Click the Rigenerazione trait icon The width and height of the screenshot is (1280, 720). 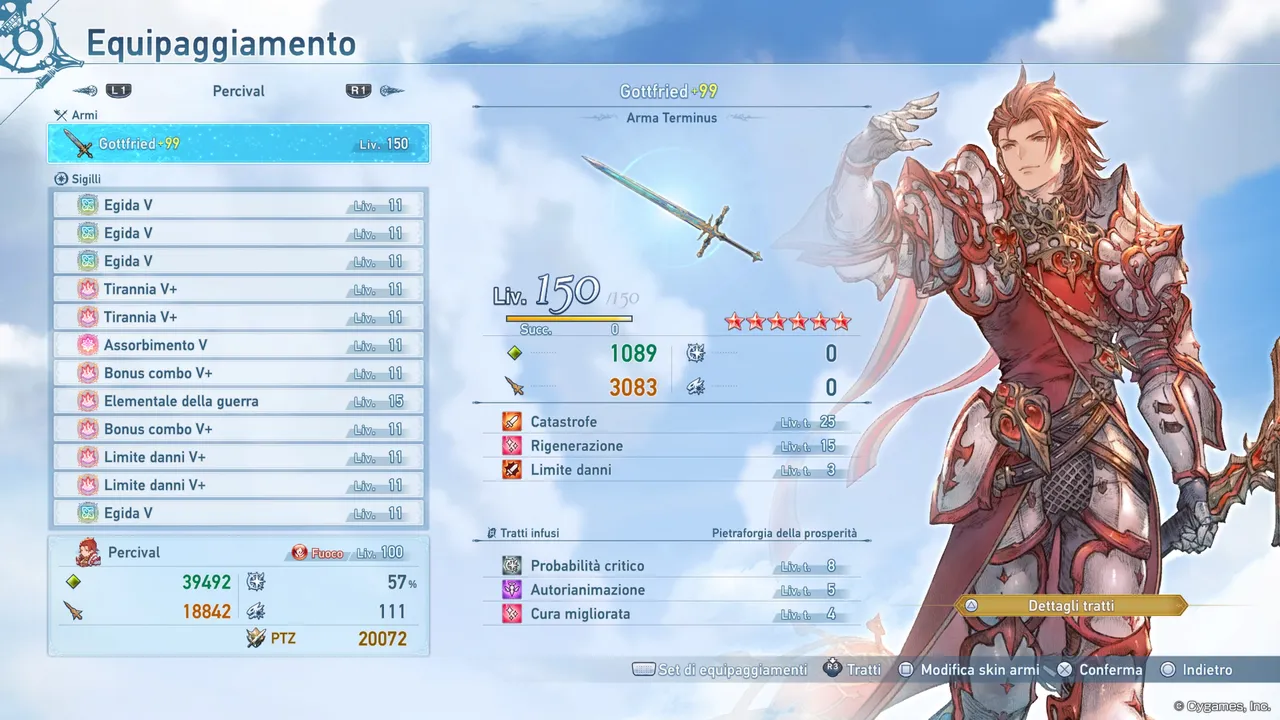(511, 445)
